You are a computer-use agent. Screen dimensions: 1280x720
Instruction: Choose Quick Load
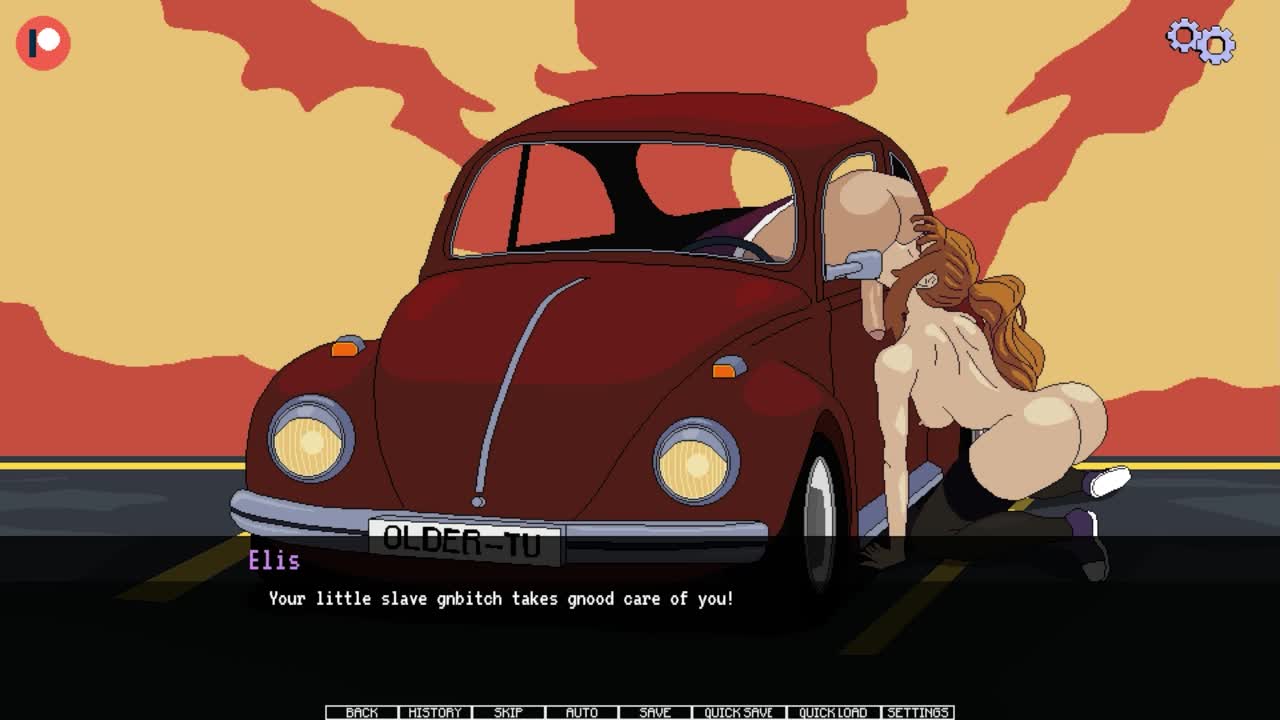pyautogui.click(x=833, y=712)
